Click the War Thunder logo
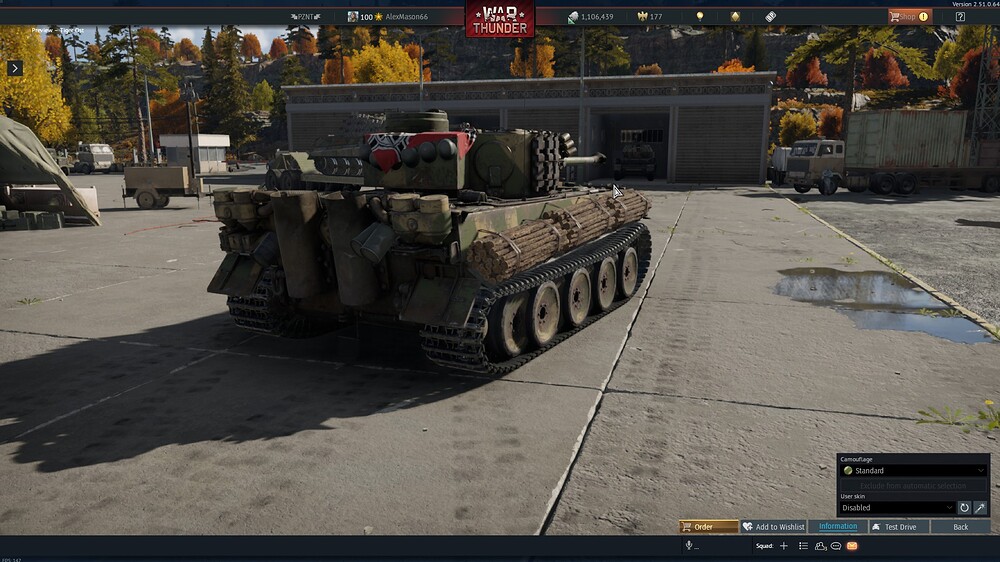 (x=499, y=18)
